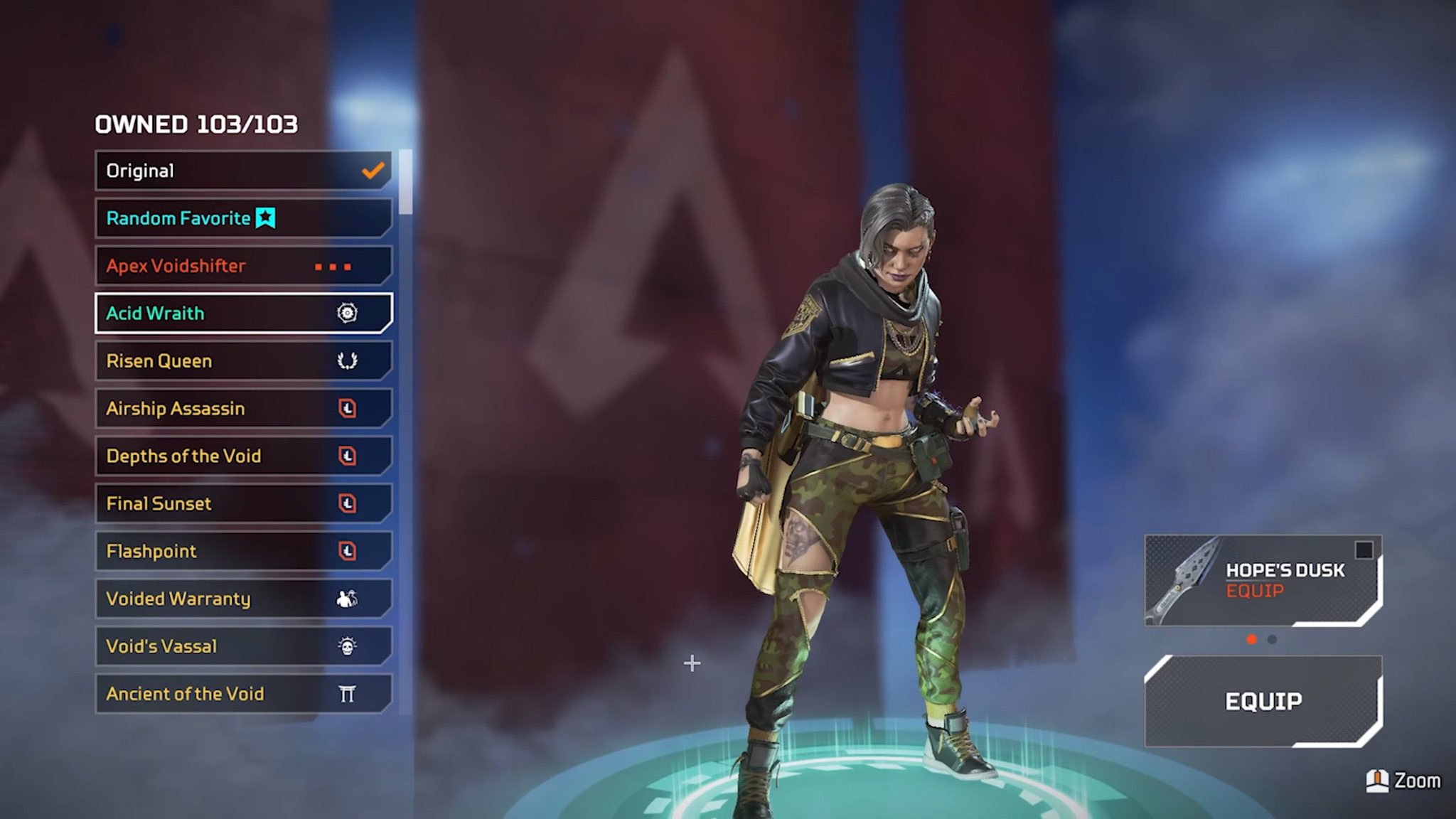Select the Risen Queen skin

coord(242,361)
